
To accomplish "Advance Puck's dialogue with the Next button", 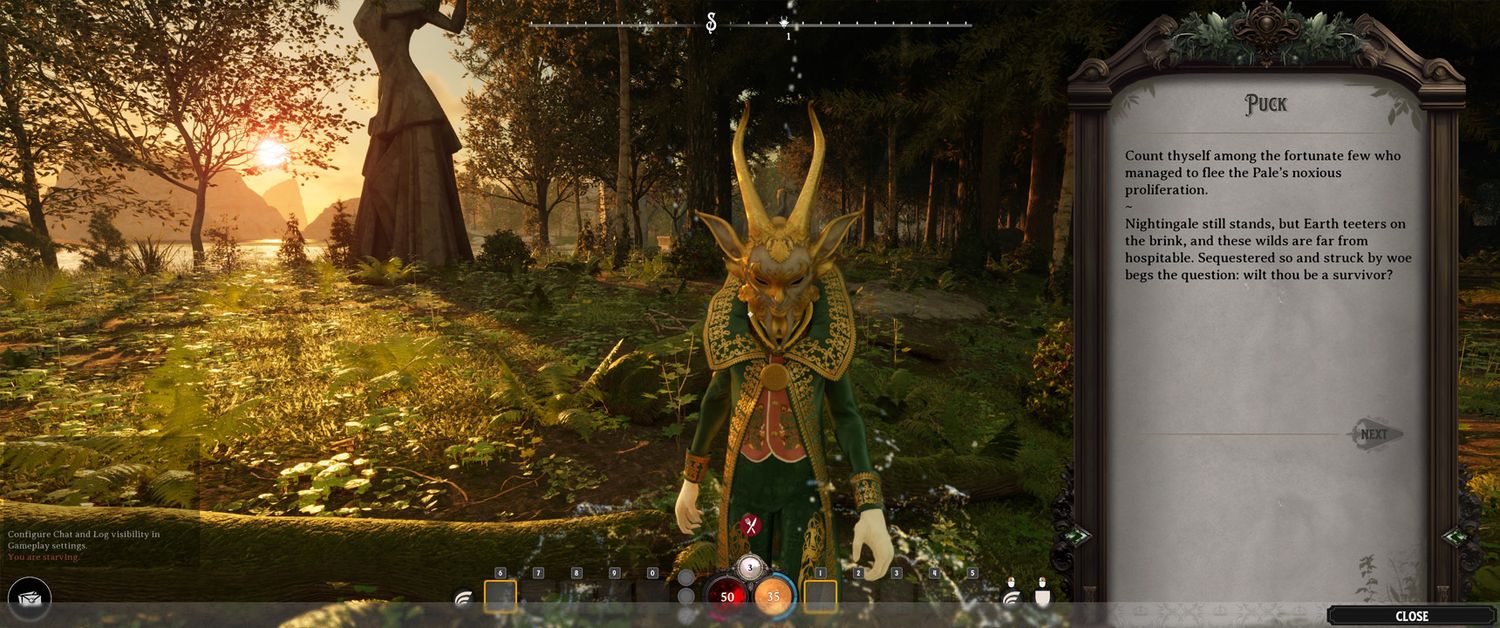I will 1375,434.
